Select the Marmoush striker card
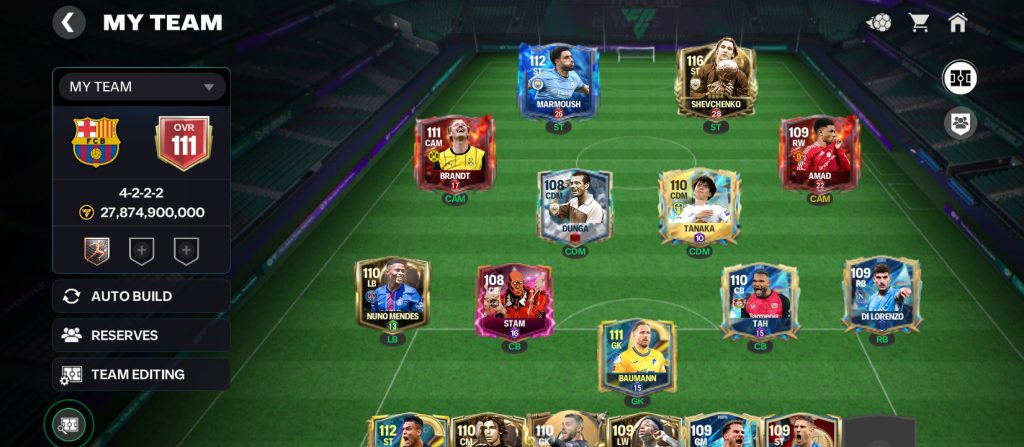The image size is (1024, 447). click(x=558, y=80)
